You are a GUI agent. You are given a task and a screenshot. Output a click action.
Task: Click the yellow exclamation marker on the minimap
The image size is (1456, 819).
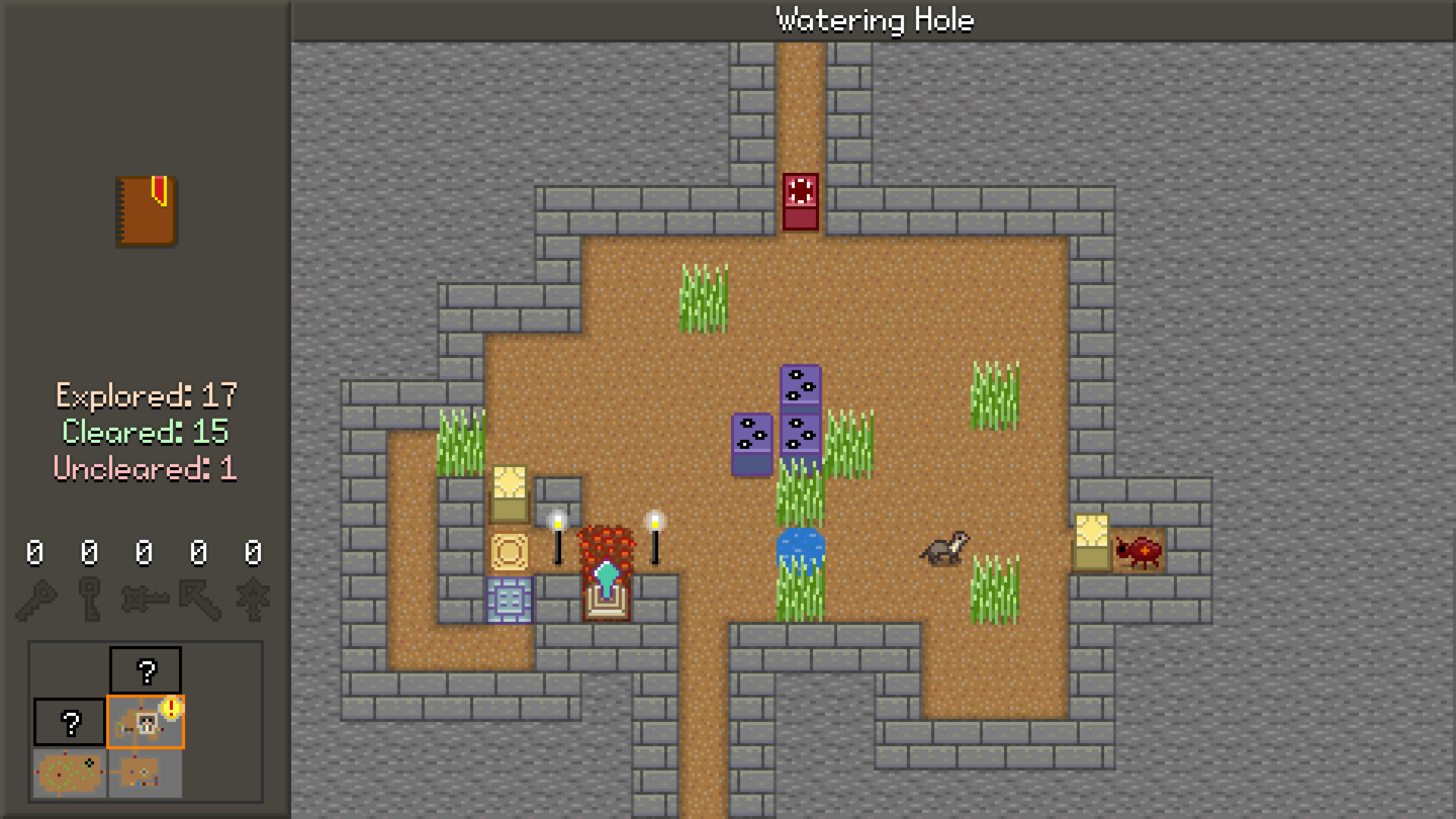pyautogui.click(x=172, y=708)
